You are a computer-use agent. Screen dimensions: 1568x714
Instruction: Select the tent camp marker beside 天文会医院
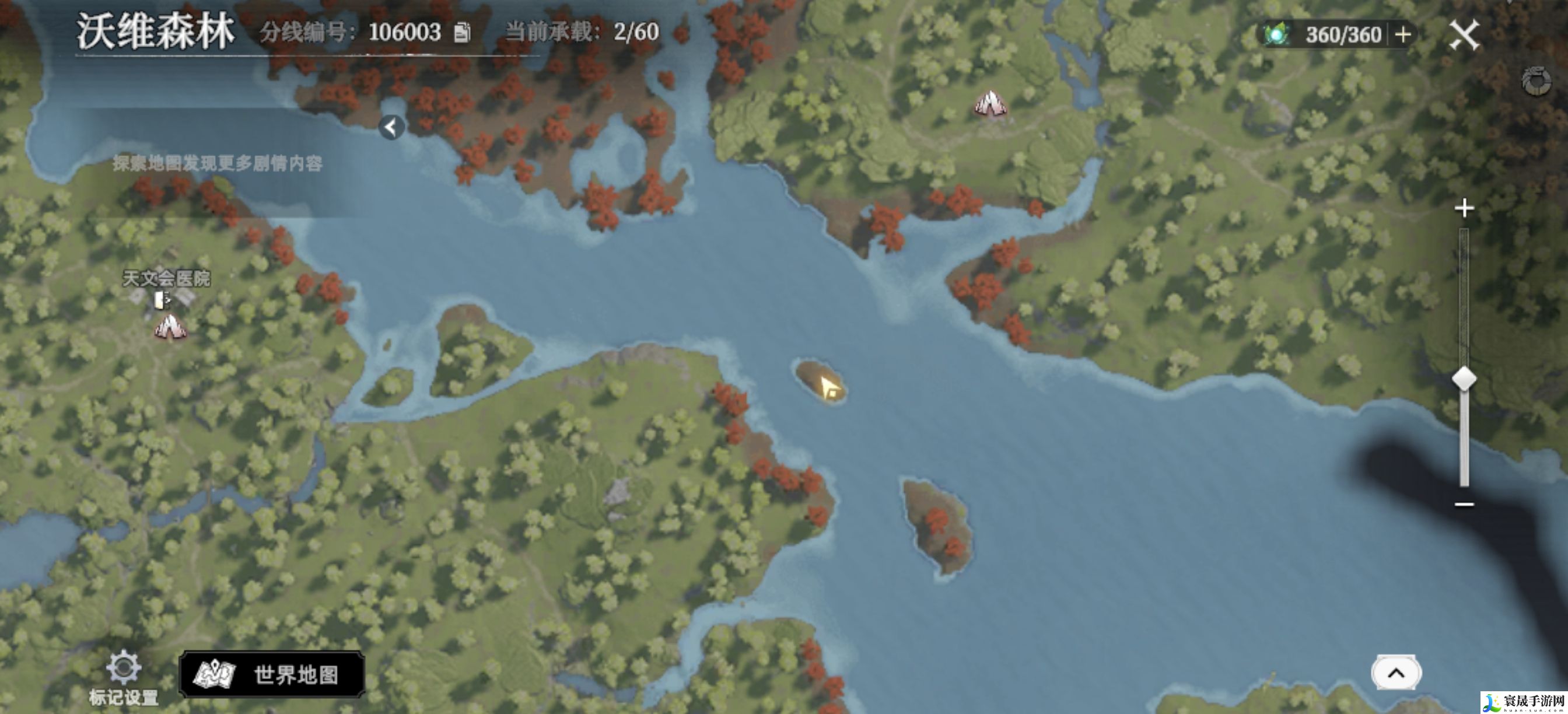pyautogui.click(x=170, y=327)
